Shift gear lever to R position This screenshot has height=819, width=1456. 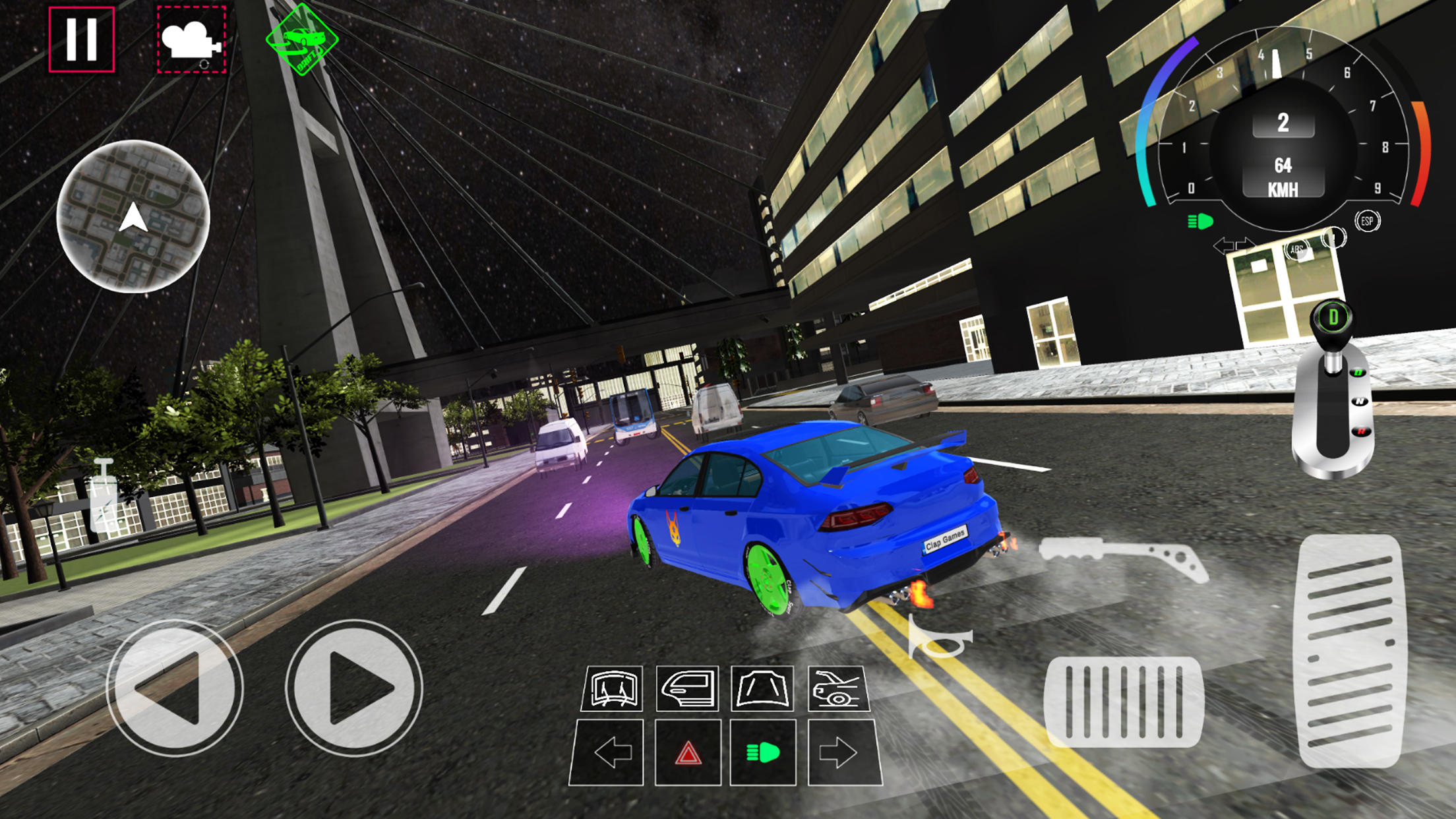(1360, 431)
